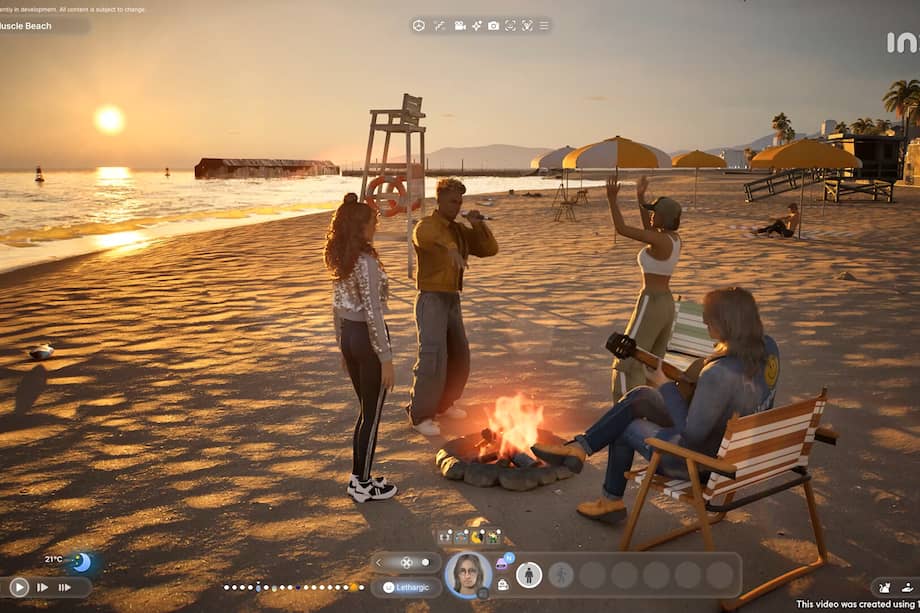The image size is (920, 613).
Task: Click the Lethargic mood button
Action: point(406,588)
